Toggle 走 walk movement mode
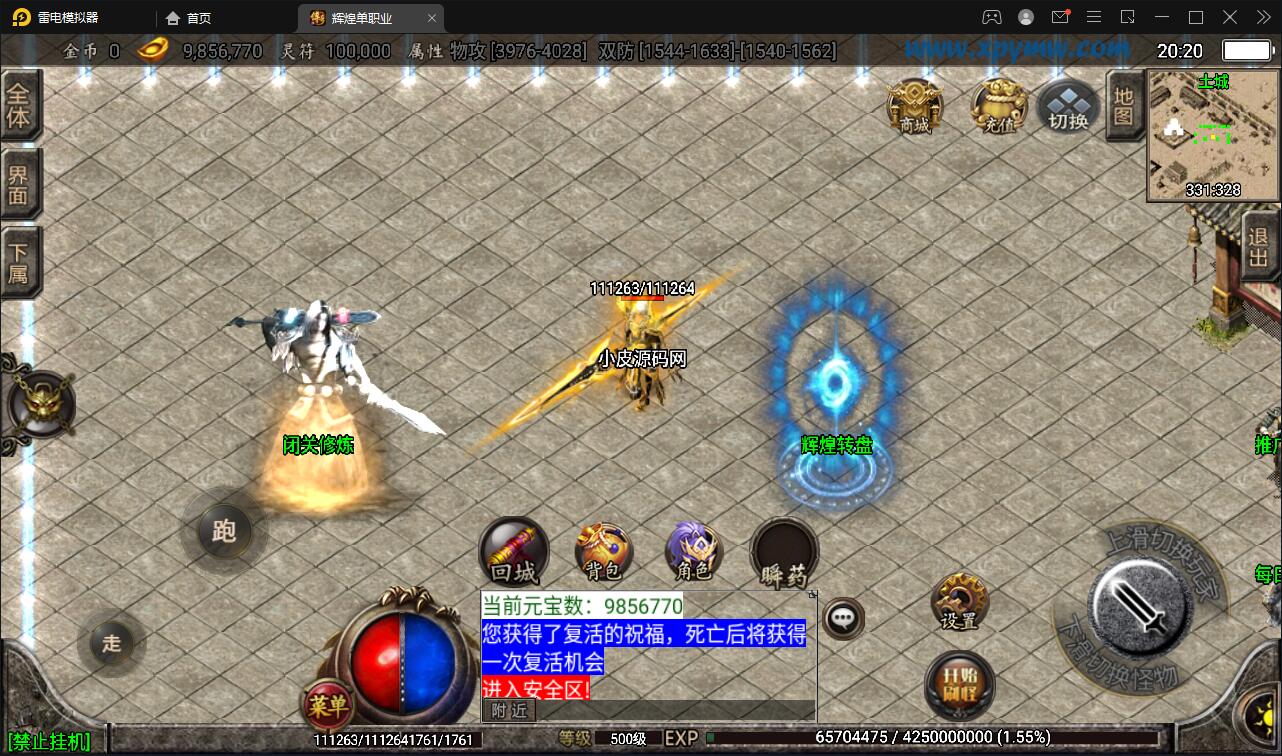Screen dimensions: 1282x756 coord(111,645)
